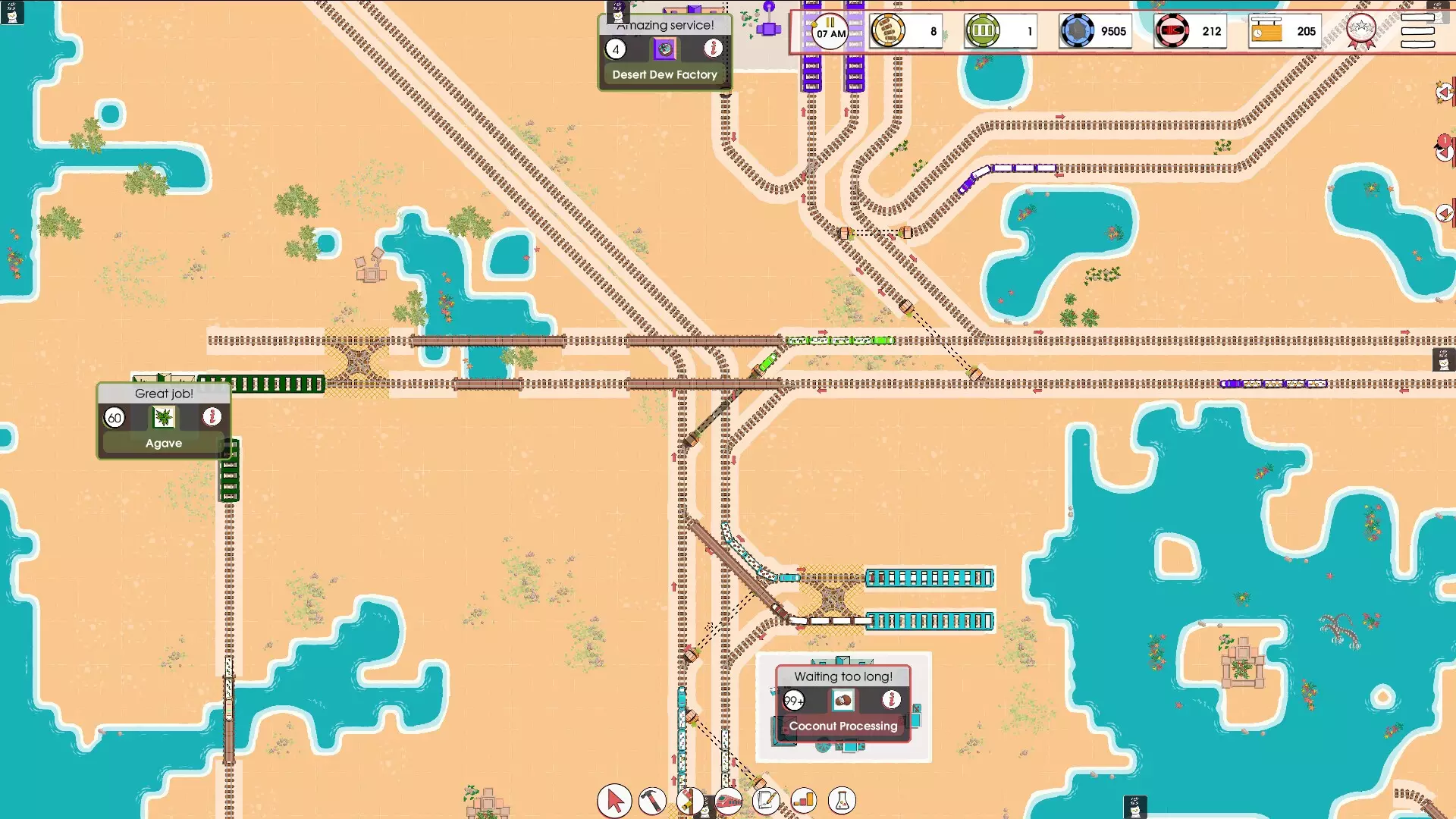
Task: Click the Desert Dew Factory label
Action: click(x=664, y=74)
